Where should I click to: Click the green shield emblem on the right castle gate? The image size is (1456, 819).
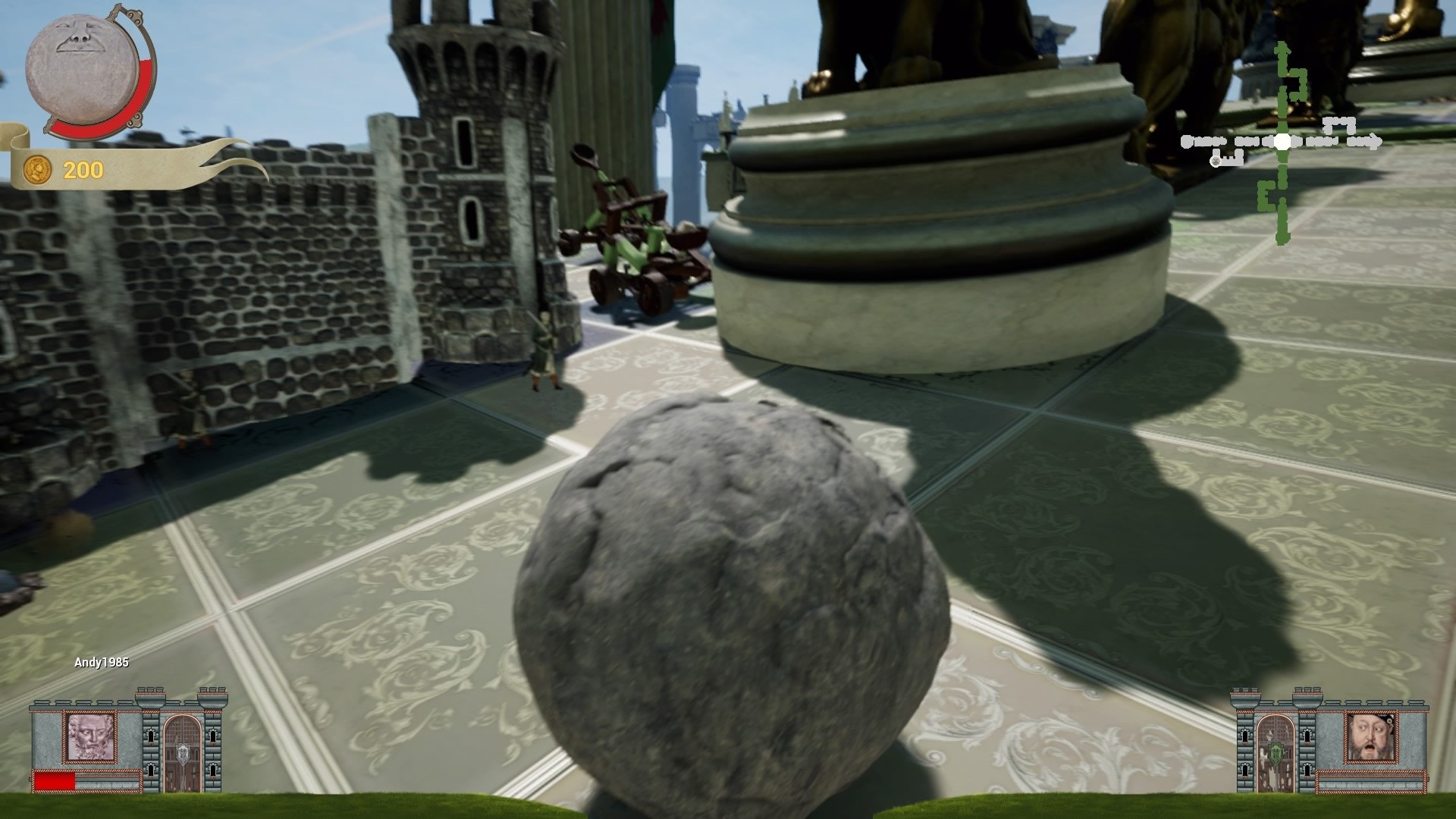(1275, 754)
